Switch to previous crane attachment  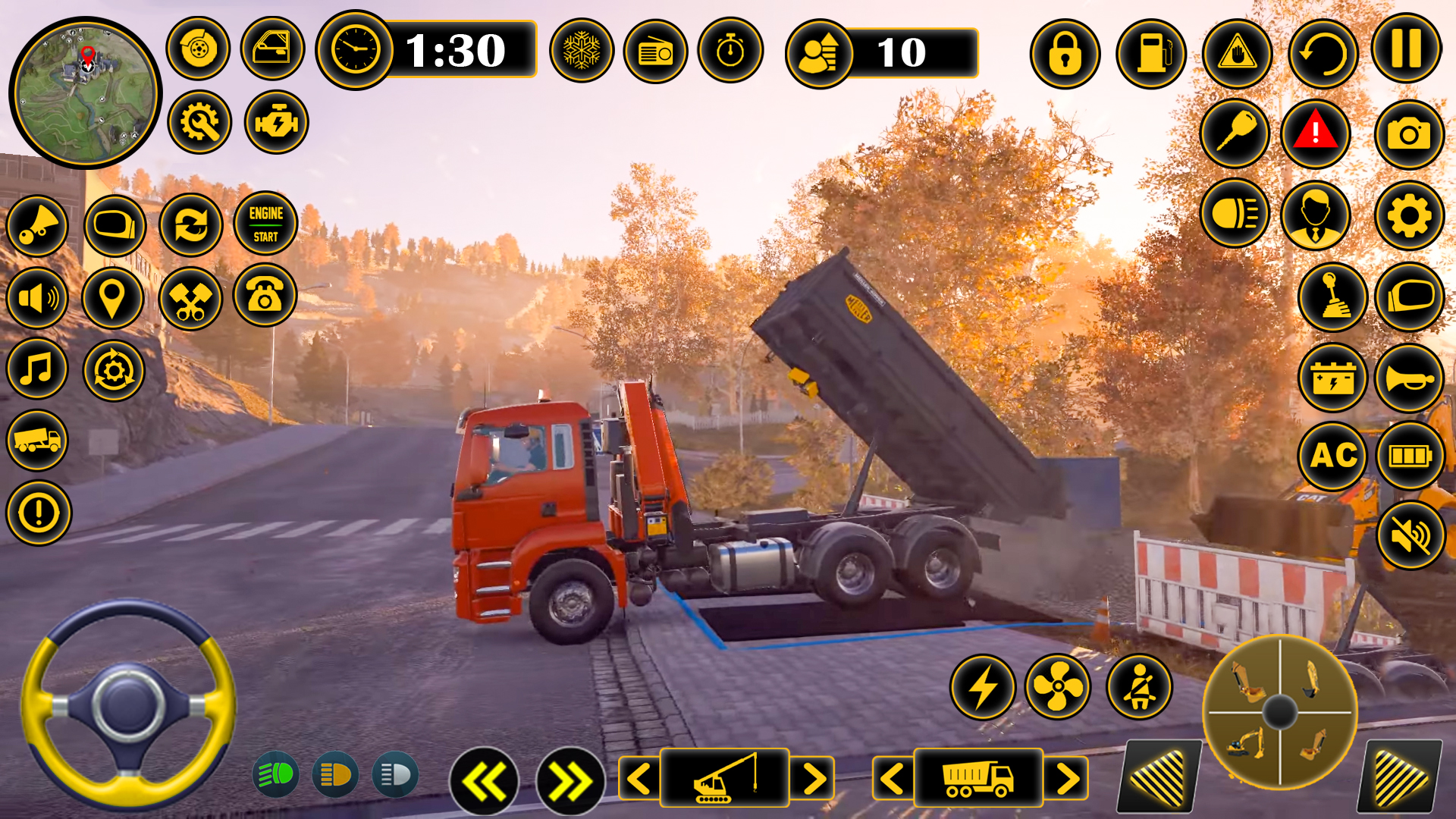(x=639, y=778)
